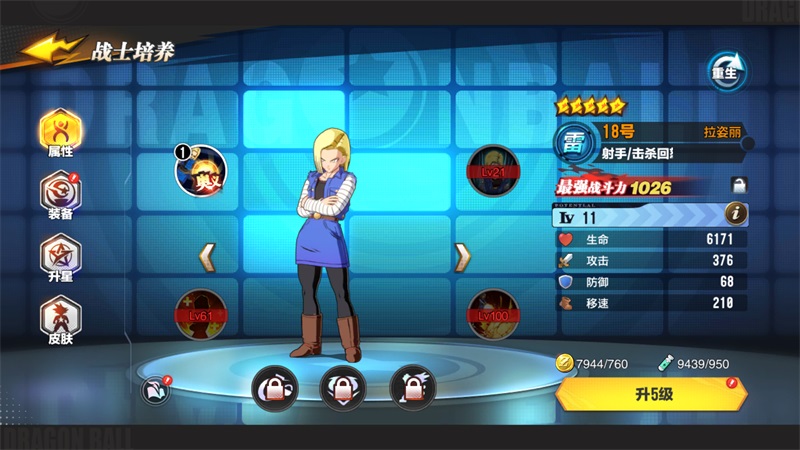
Task: Click the padlock icon beside combat power
Action: point(739,185)
